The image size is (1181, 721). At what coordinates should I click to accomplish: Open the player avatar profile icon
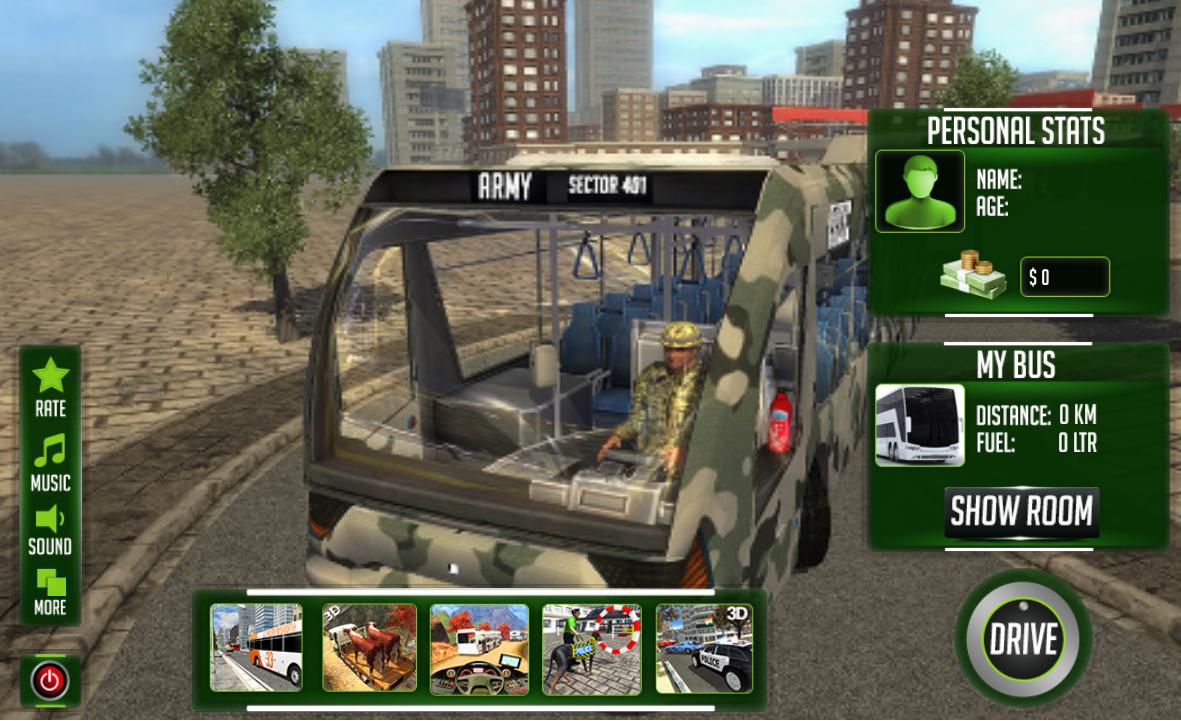click(920, 191)
